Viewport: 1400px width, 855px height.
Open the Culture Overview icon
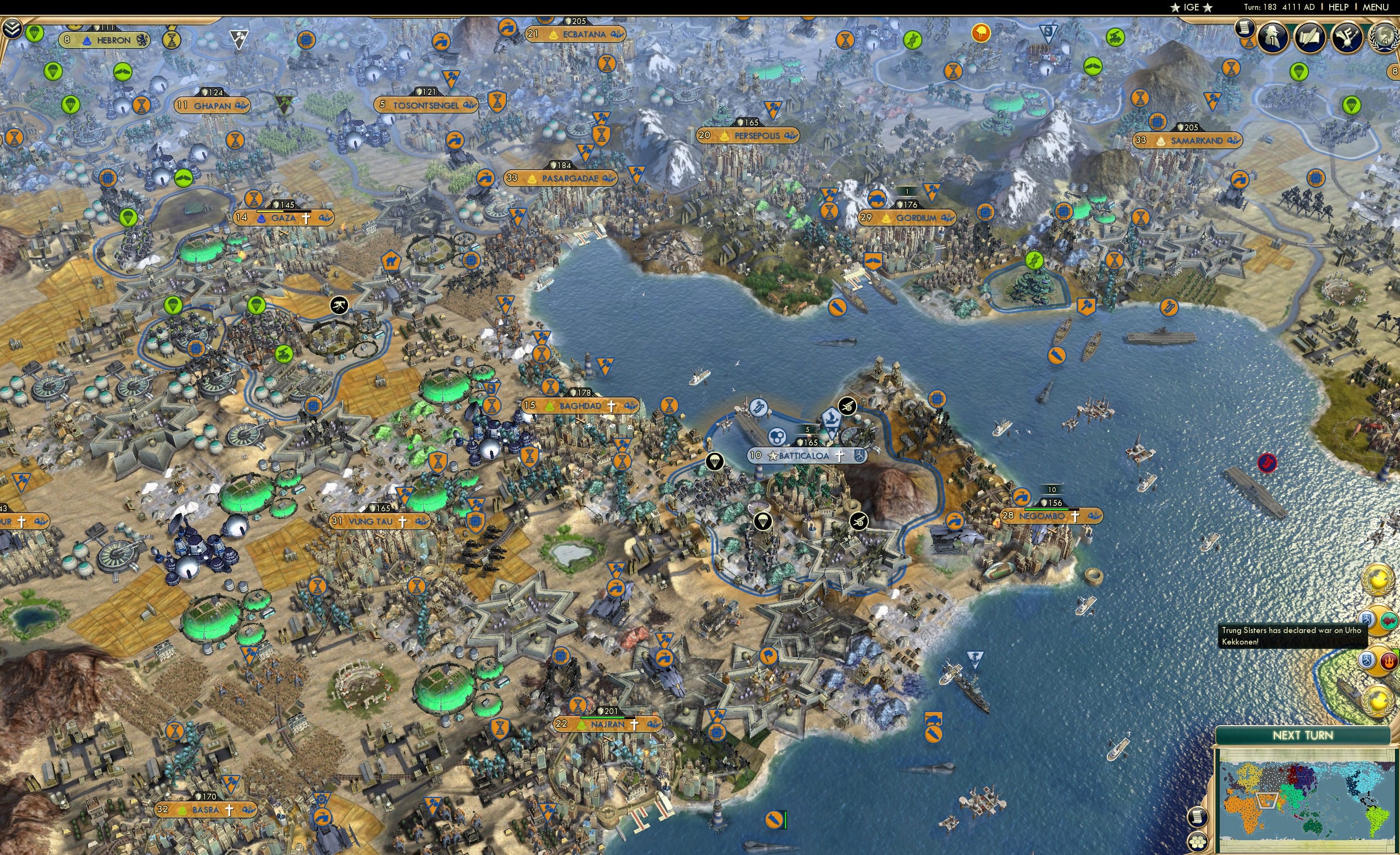point(1347,36)
